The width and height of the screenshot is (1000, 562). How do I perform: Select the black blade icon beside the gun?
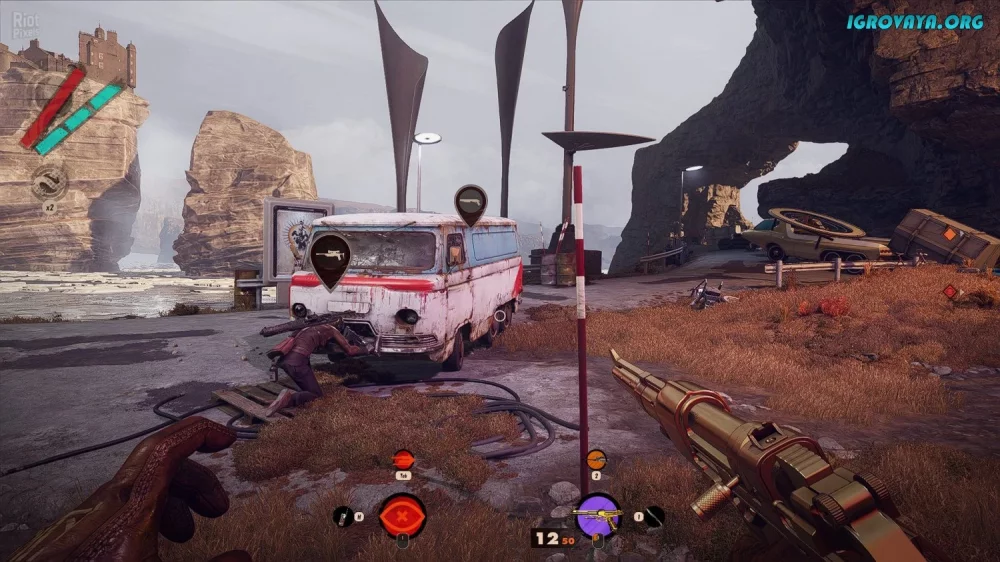[654, 516]
